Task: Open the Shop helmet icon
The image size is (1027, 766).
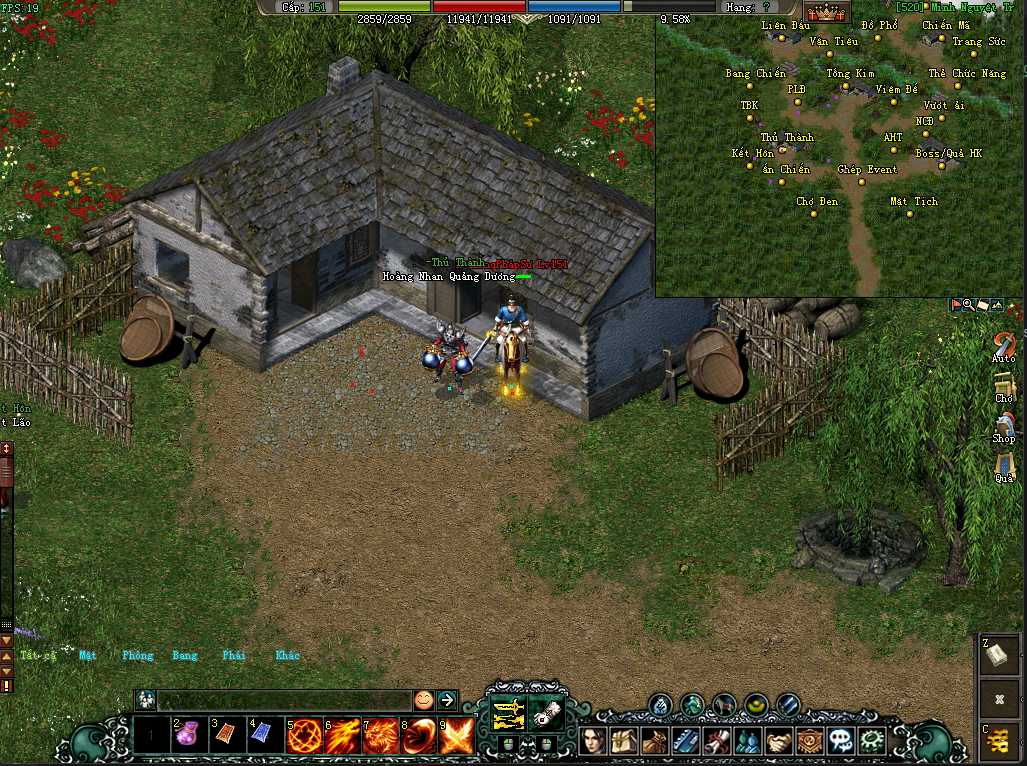Action: tap(1004, 424)
